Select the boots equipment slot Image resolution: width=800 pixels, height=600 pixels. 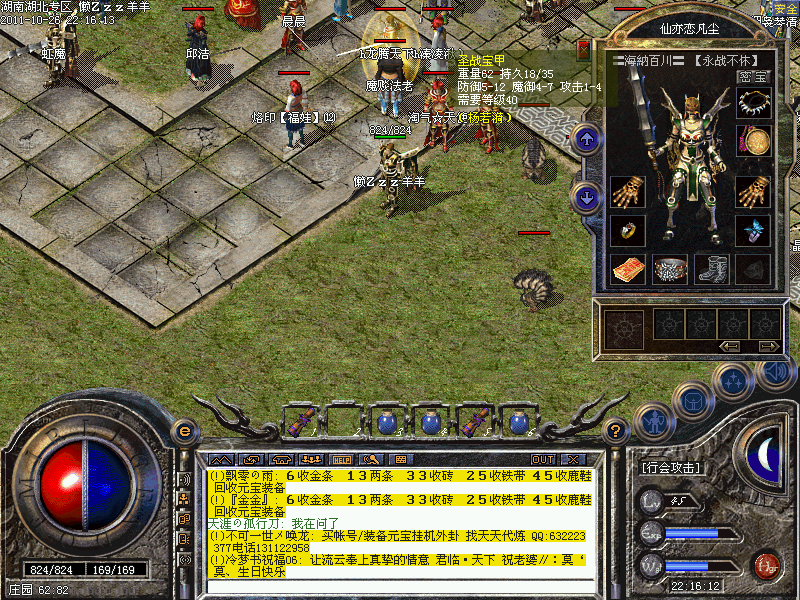coord(711,268)
